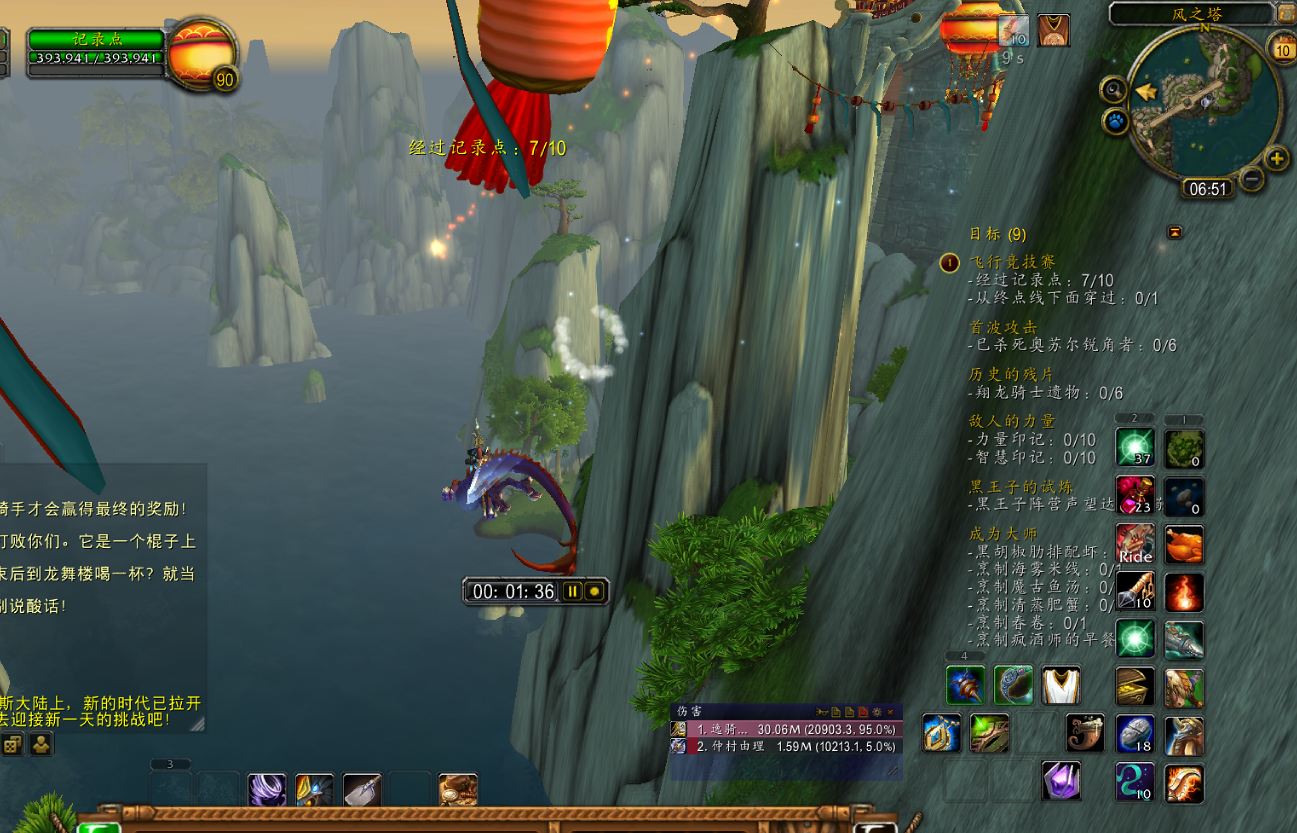Use the white tabard item

point(1061,685)
